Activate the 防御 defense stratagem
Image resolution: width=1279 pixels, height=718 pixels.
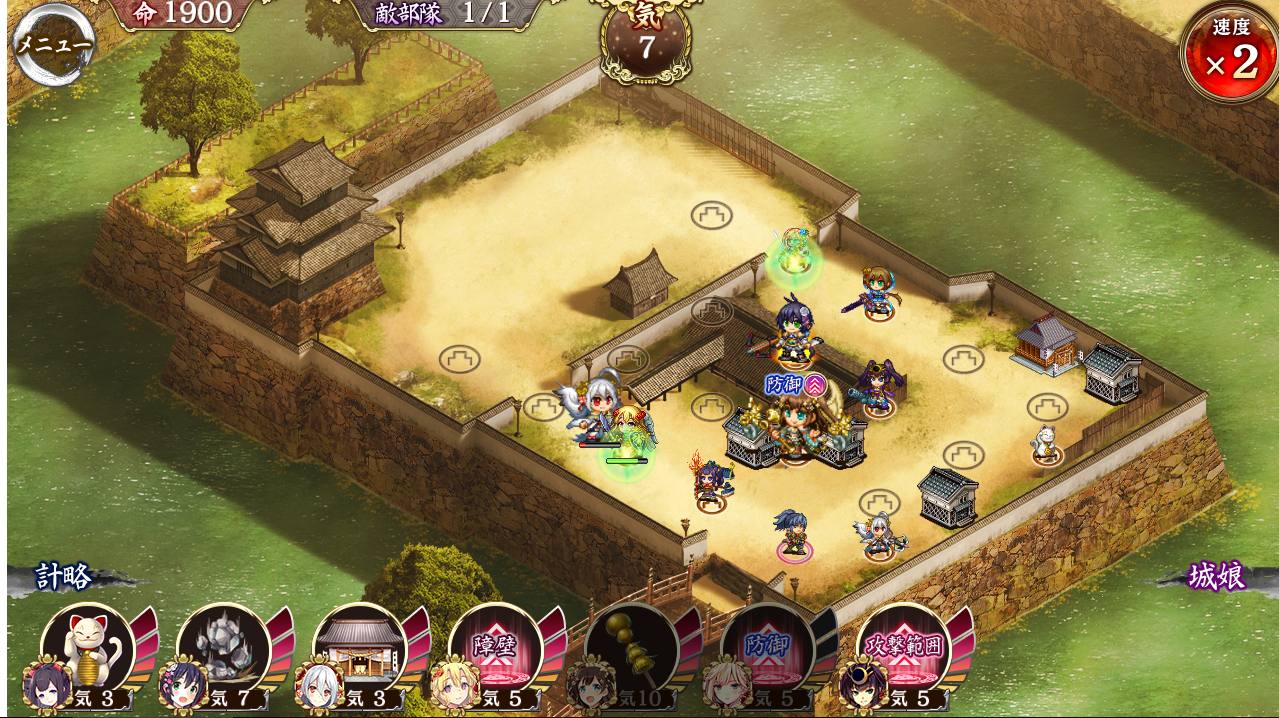click(x=768, y=650)
